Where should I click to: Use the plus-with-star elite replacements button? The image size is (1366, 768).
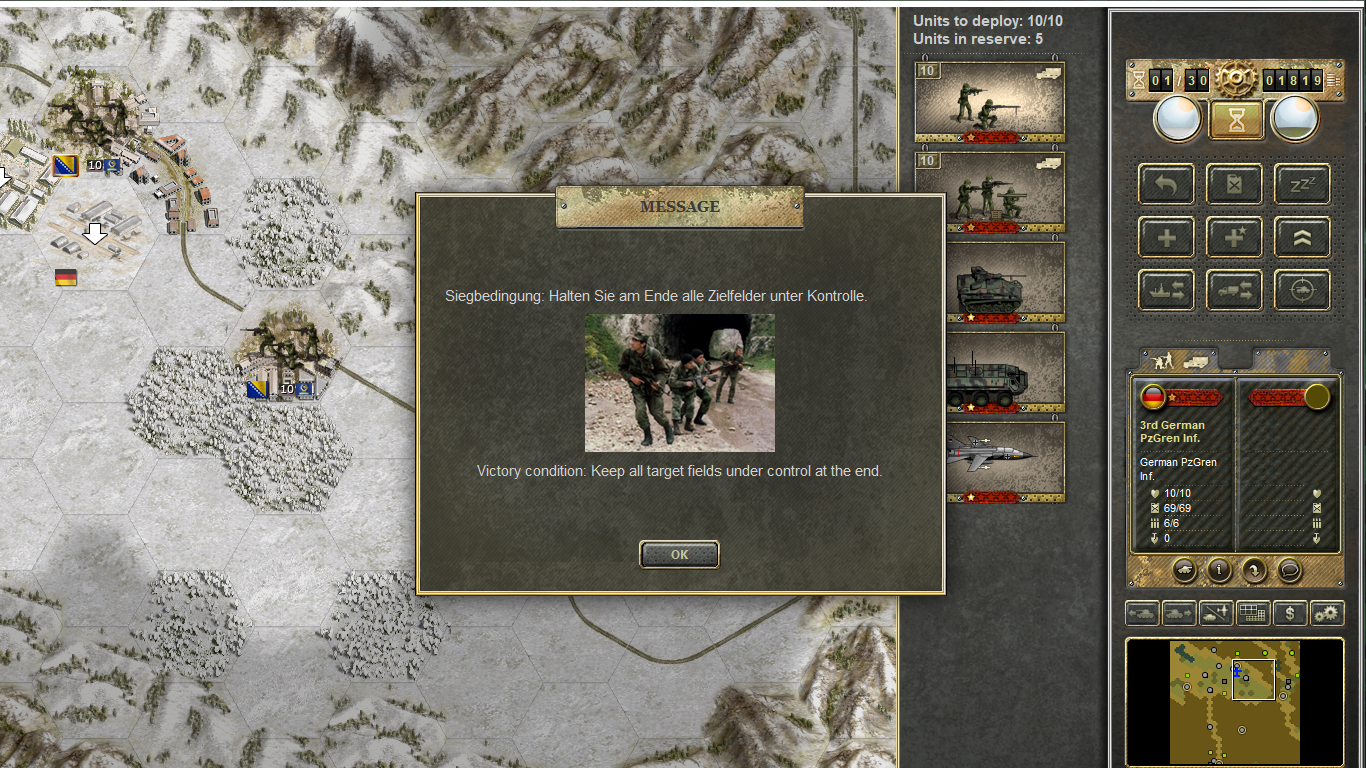(x=1234, y=237)
